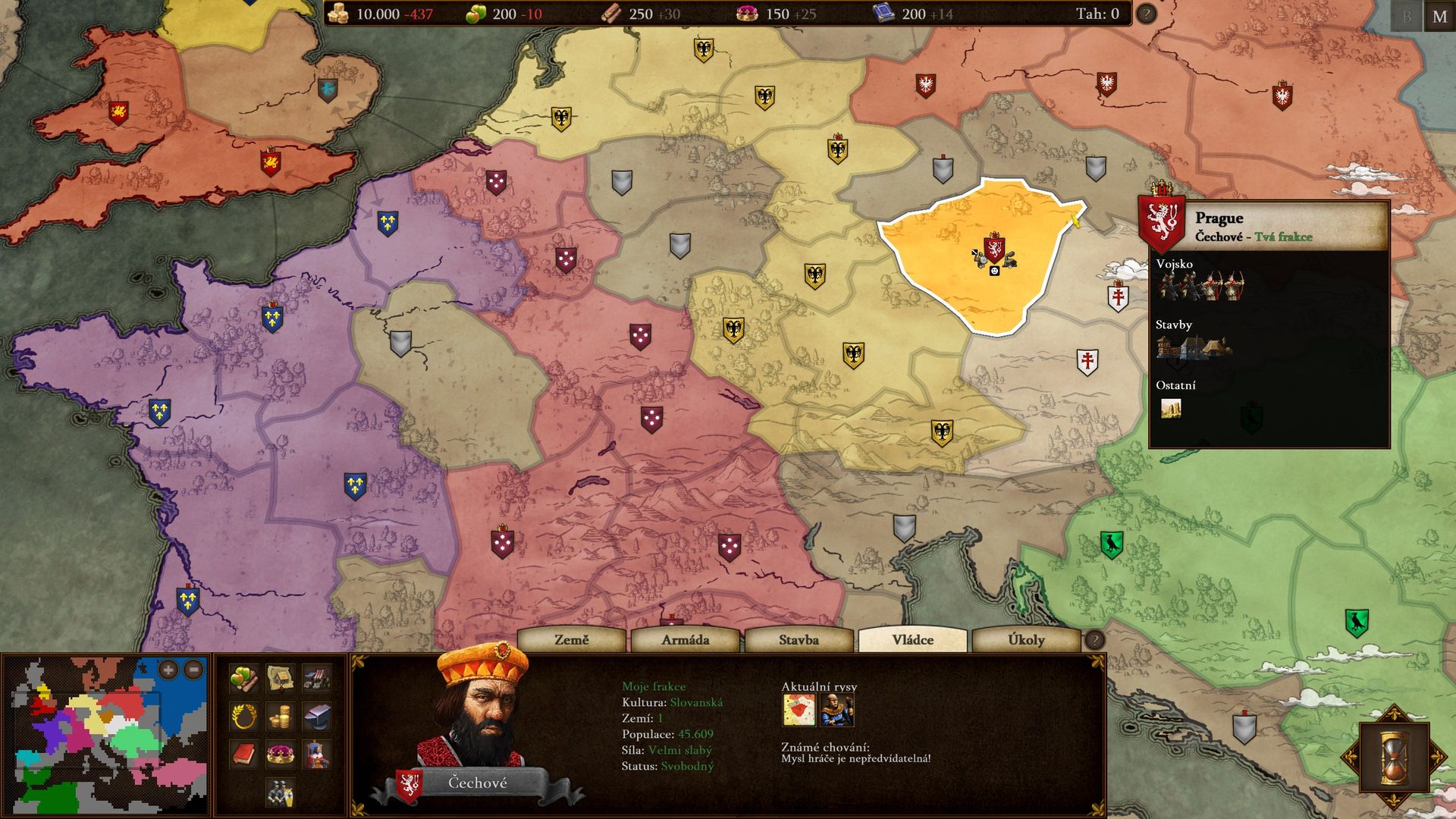Screen dimensions: 1456x819
Task: Open the house blueprint building icon
Action: tap(280, 678)
